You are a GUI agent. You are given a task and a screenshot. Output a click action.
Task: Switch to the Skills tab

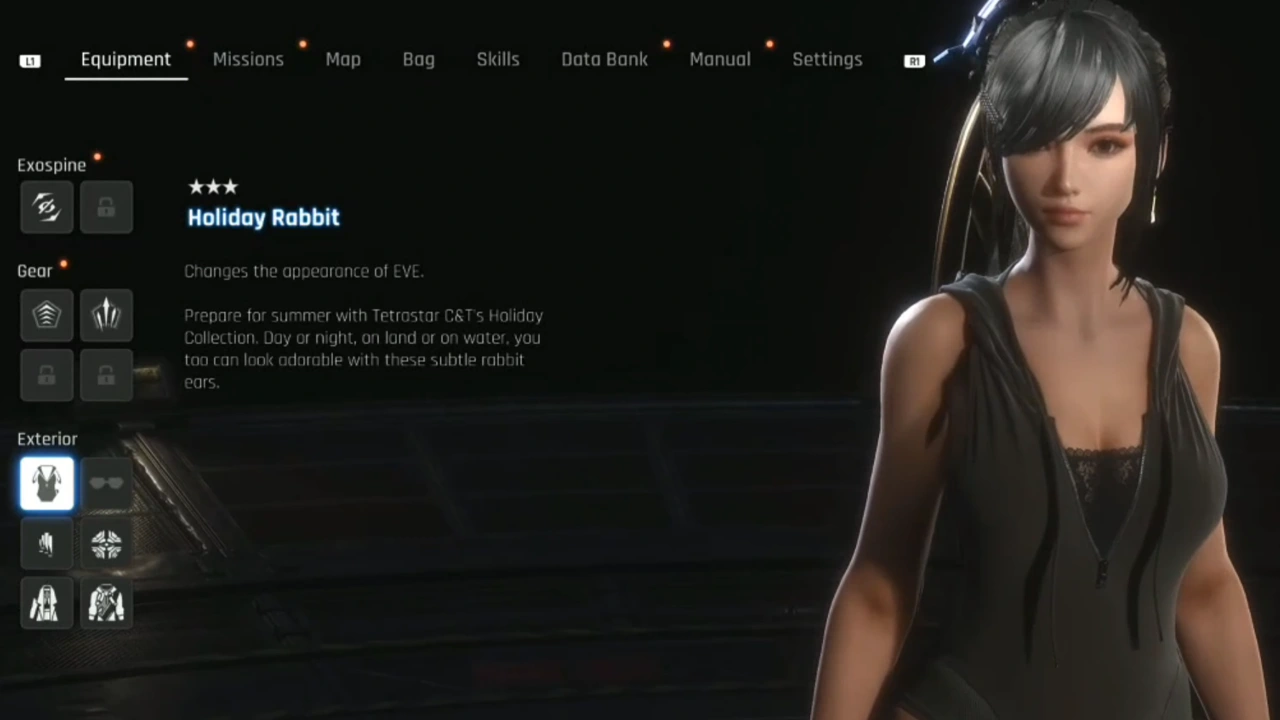[x=497, y=59]
